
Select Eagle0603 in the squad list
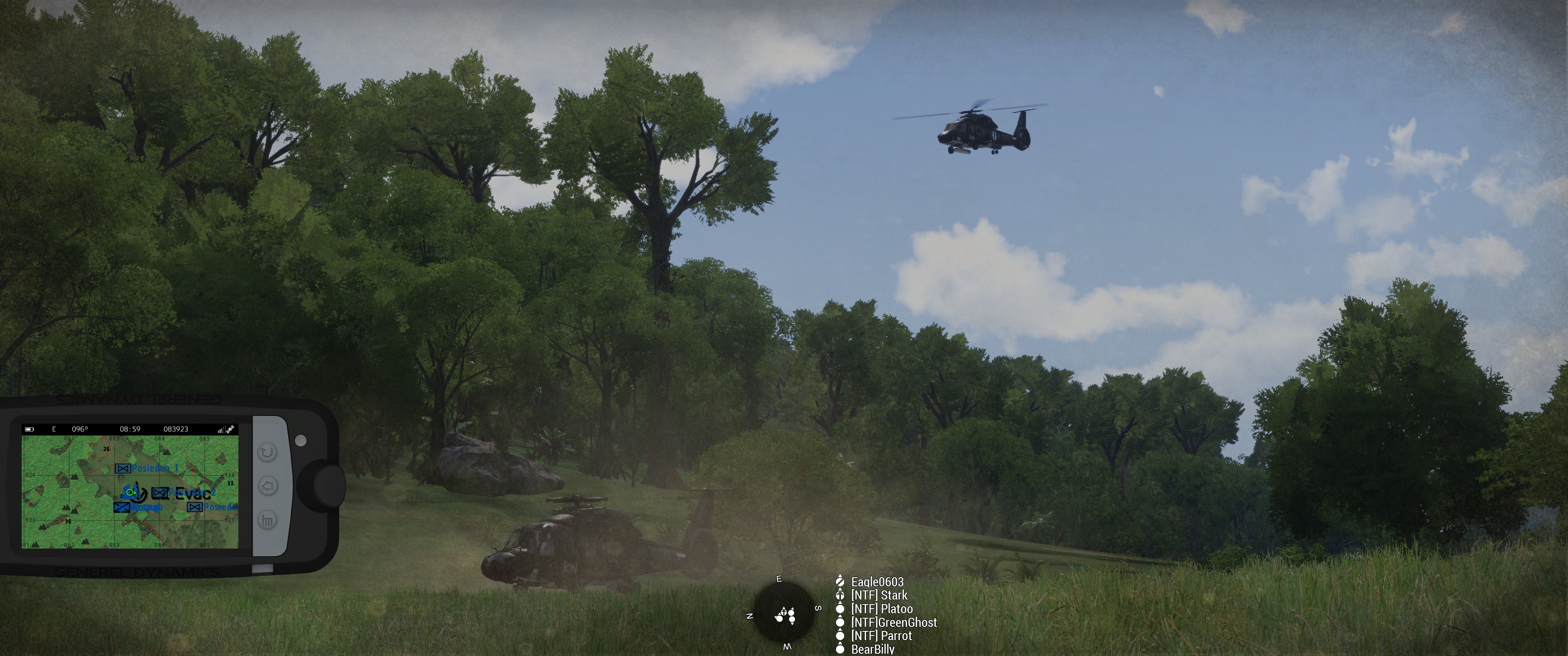(x=877, y=582)
